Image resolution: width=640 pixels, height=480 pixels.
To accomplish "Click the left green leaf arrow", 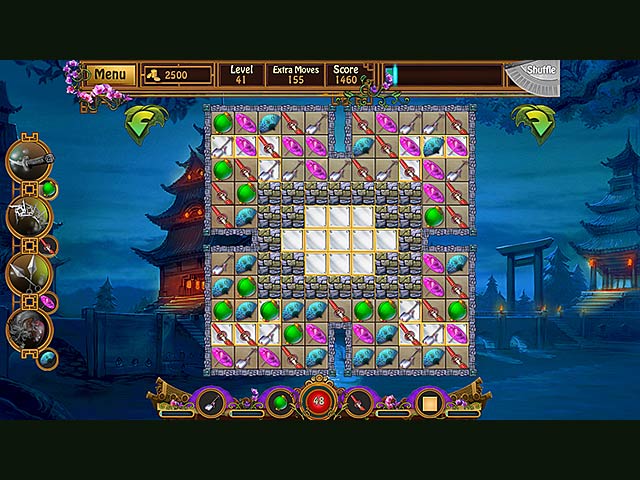I will click(x=144, y=124).
